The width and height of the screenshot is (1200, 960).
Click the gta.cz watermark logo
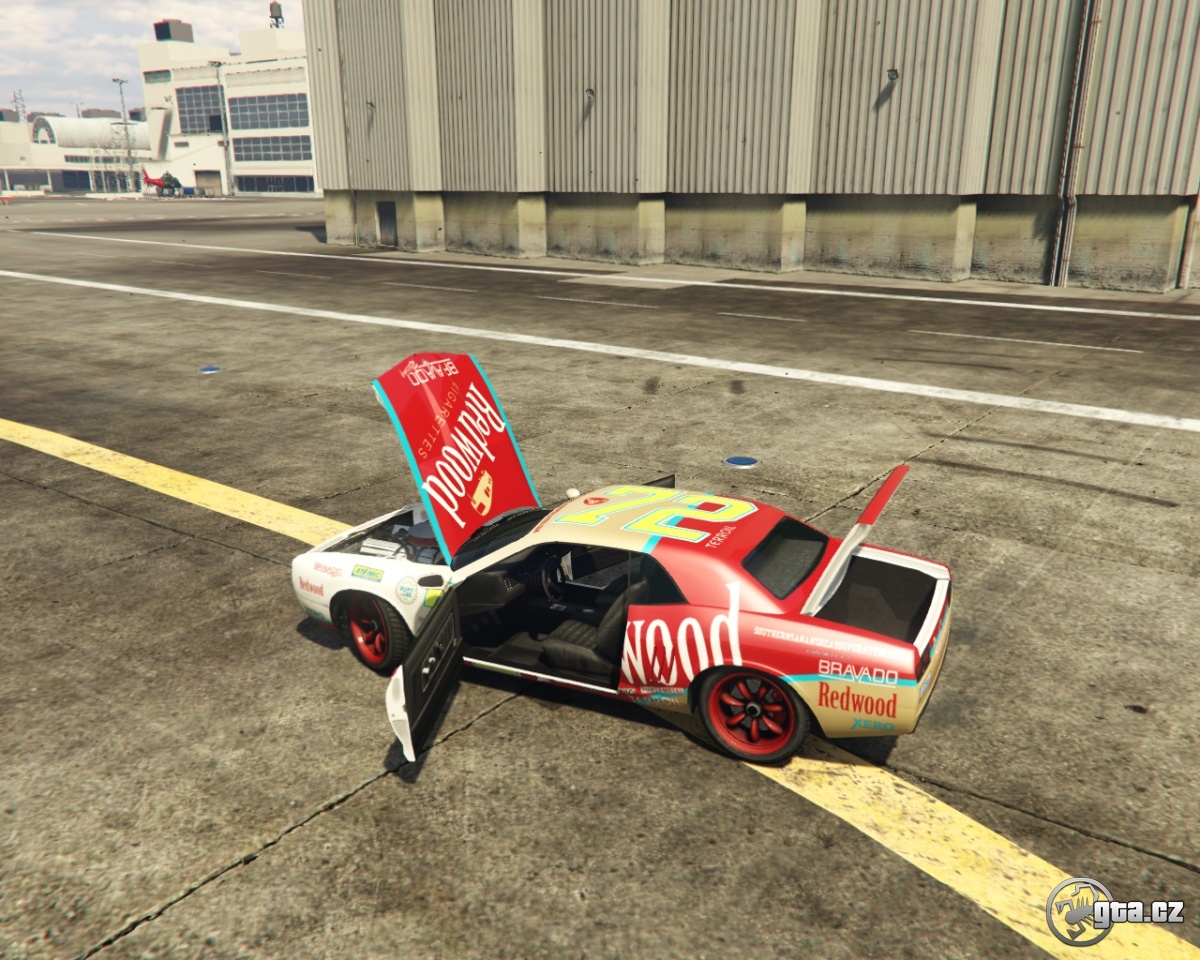(x=1114, y=911)
